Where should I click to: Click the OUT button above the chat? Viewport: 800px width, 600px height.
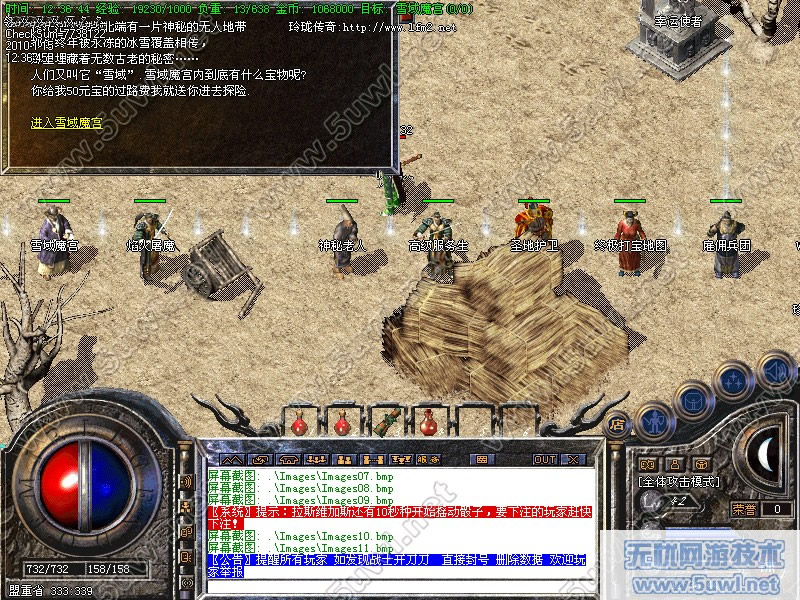pos(544,459)
